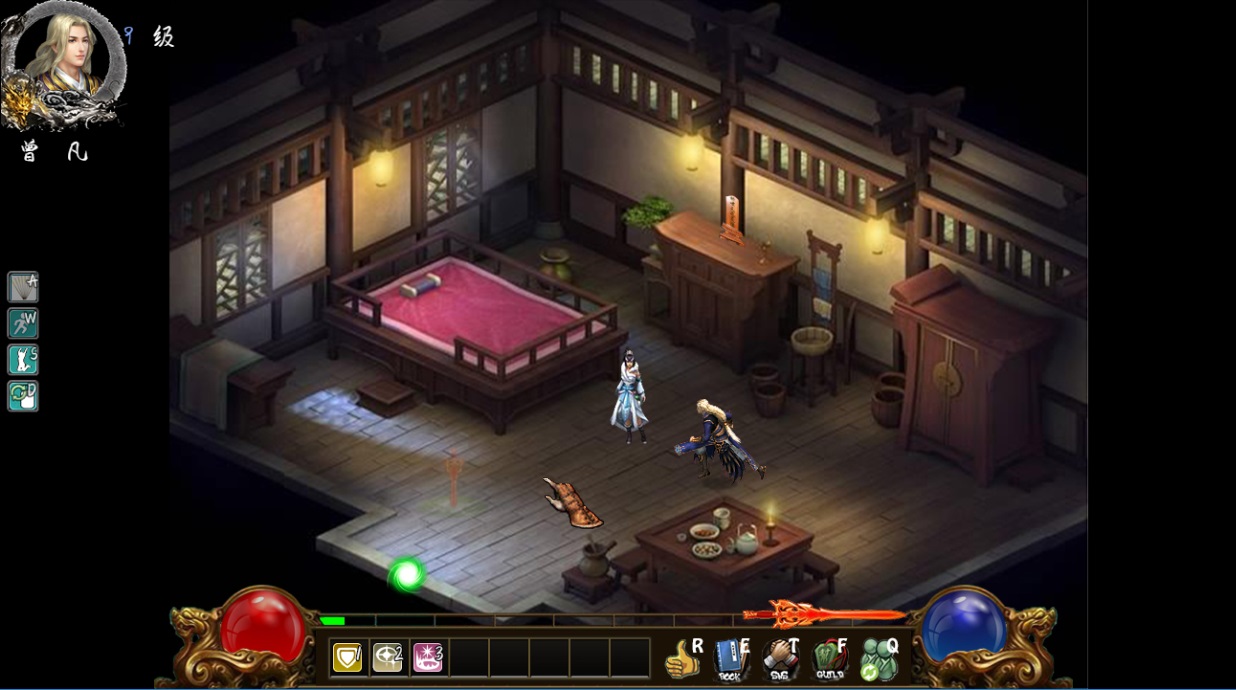Viewport: 1236px width, 690px height.
Task: Cast the pink flash skill in slot 3
Action: pos(428,657)
